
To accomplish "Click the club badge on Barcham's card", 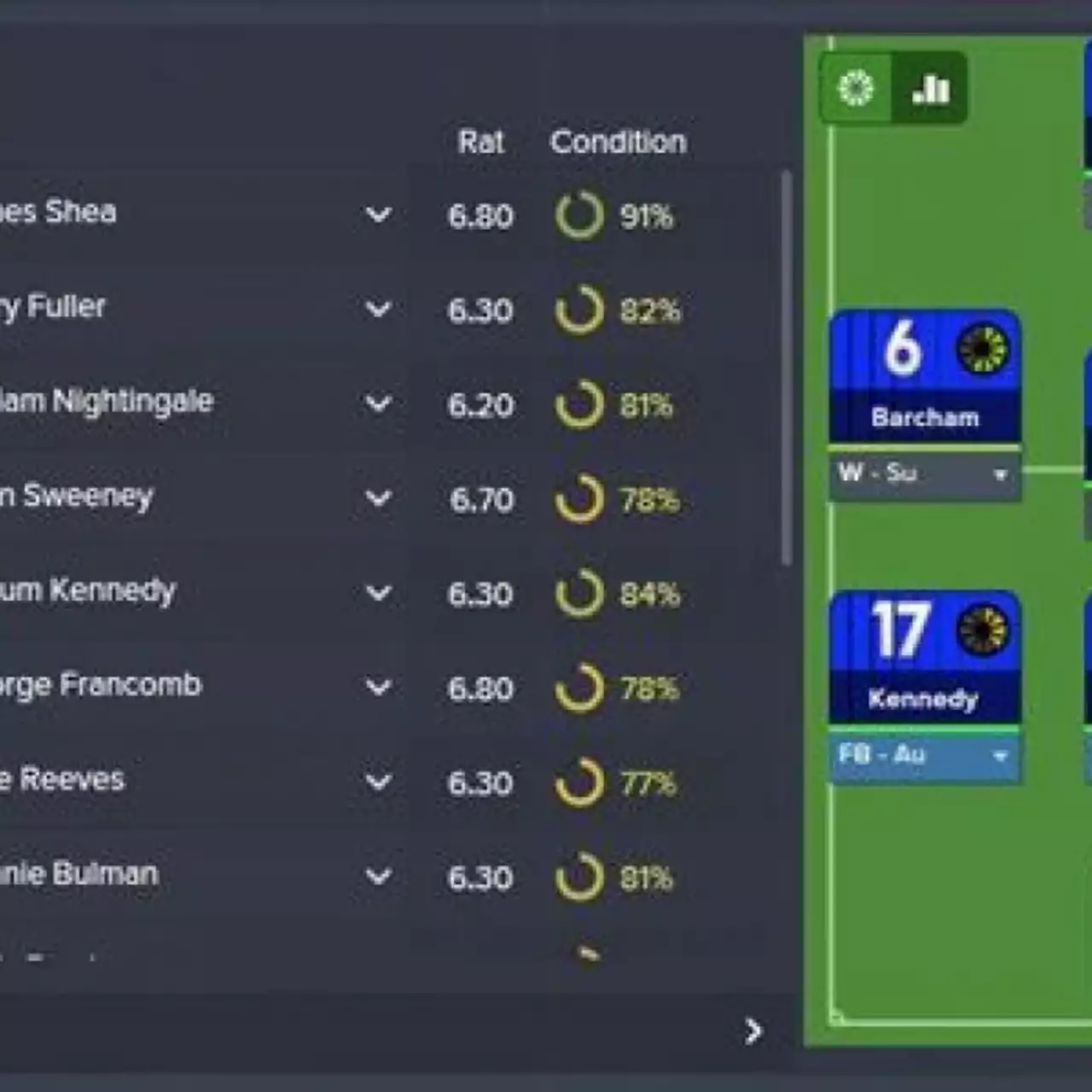I will pos(983,350).
